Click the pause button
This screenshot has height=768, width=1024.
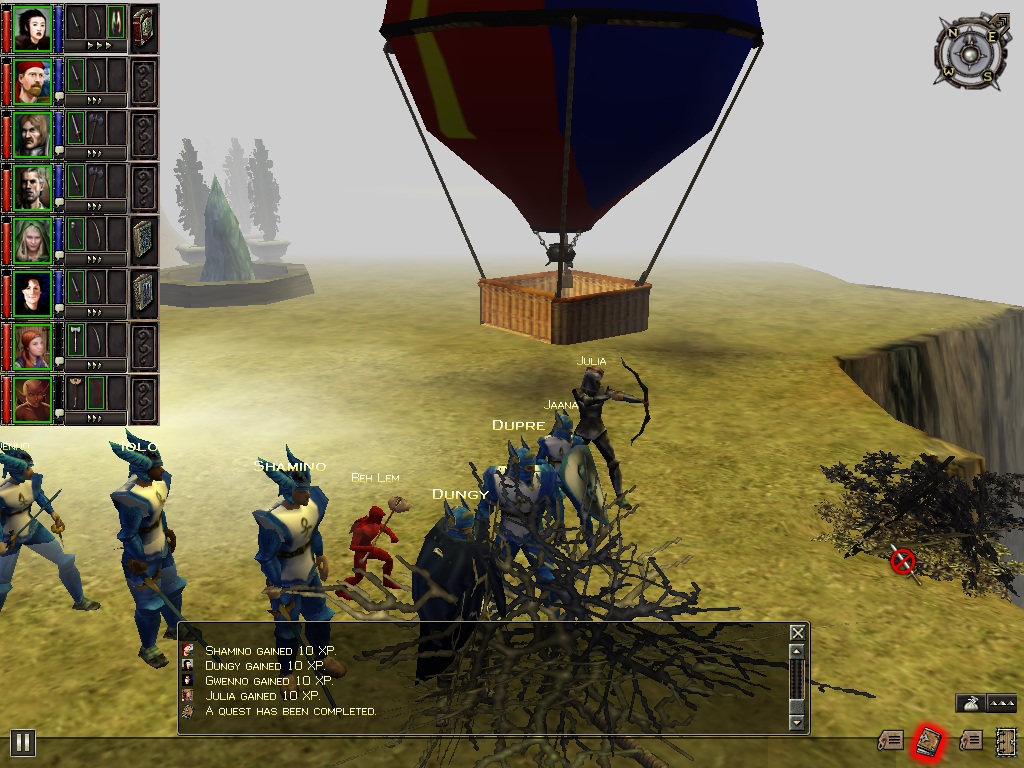[22, 742]
